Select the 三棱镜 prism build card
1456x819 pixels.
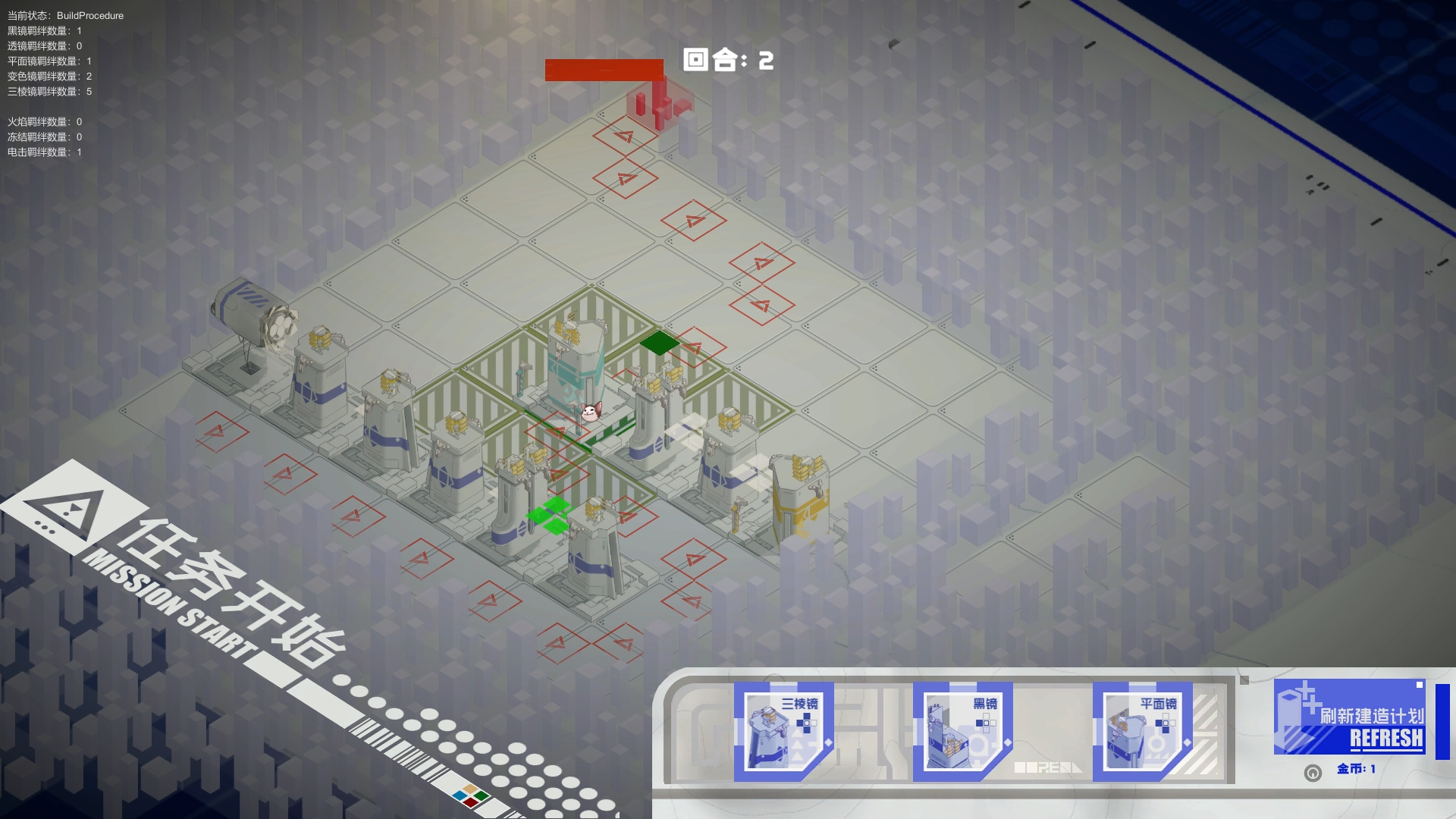point(782,730)
